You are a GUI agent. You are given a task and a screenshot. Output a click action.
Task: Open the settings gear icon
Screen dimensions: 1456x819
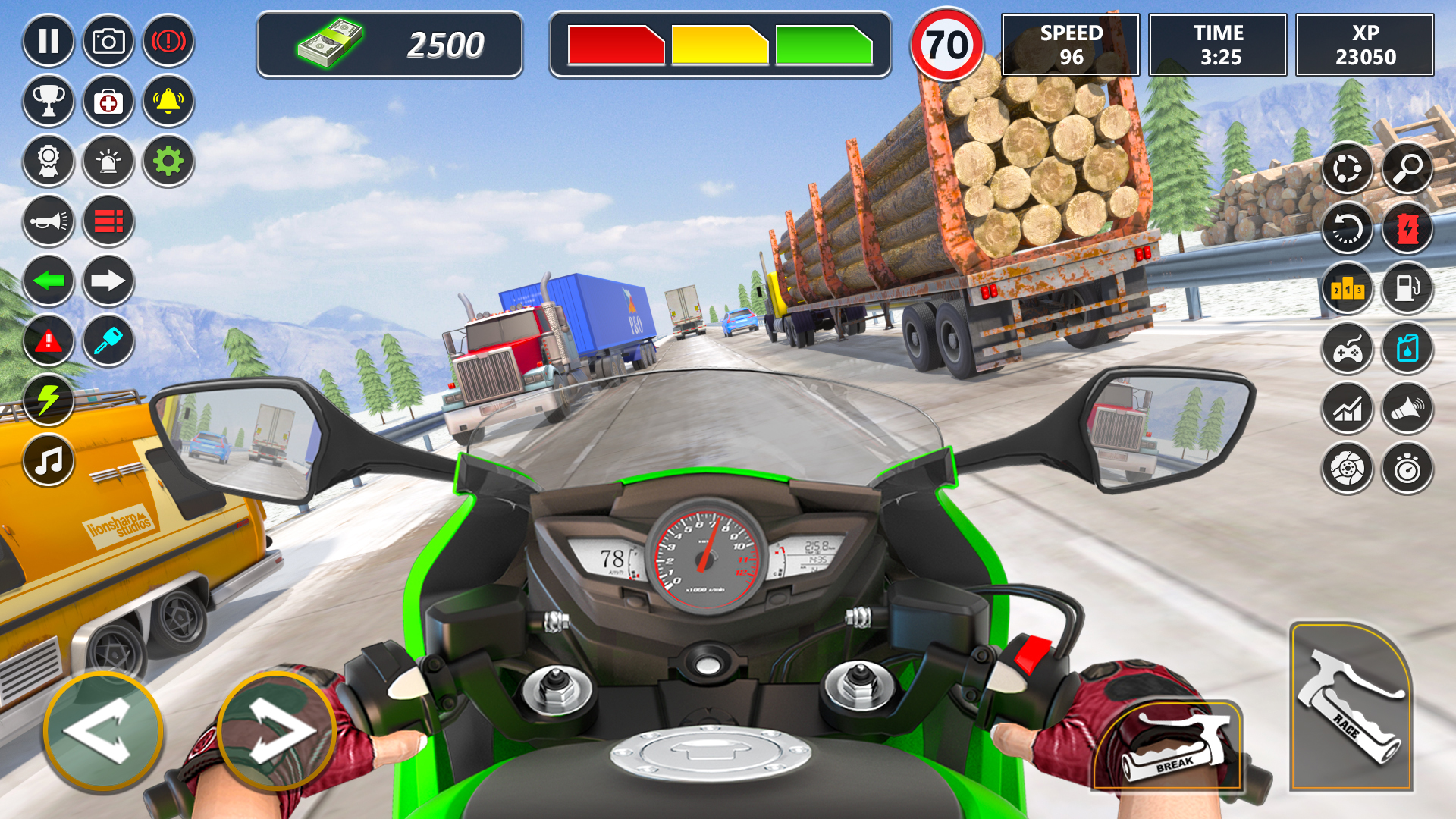click(x=168, y=162)
